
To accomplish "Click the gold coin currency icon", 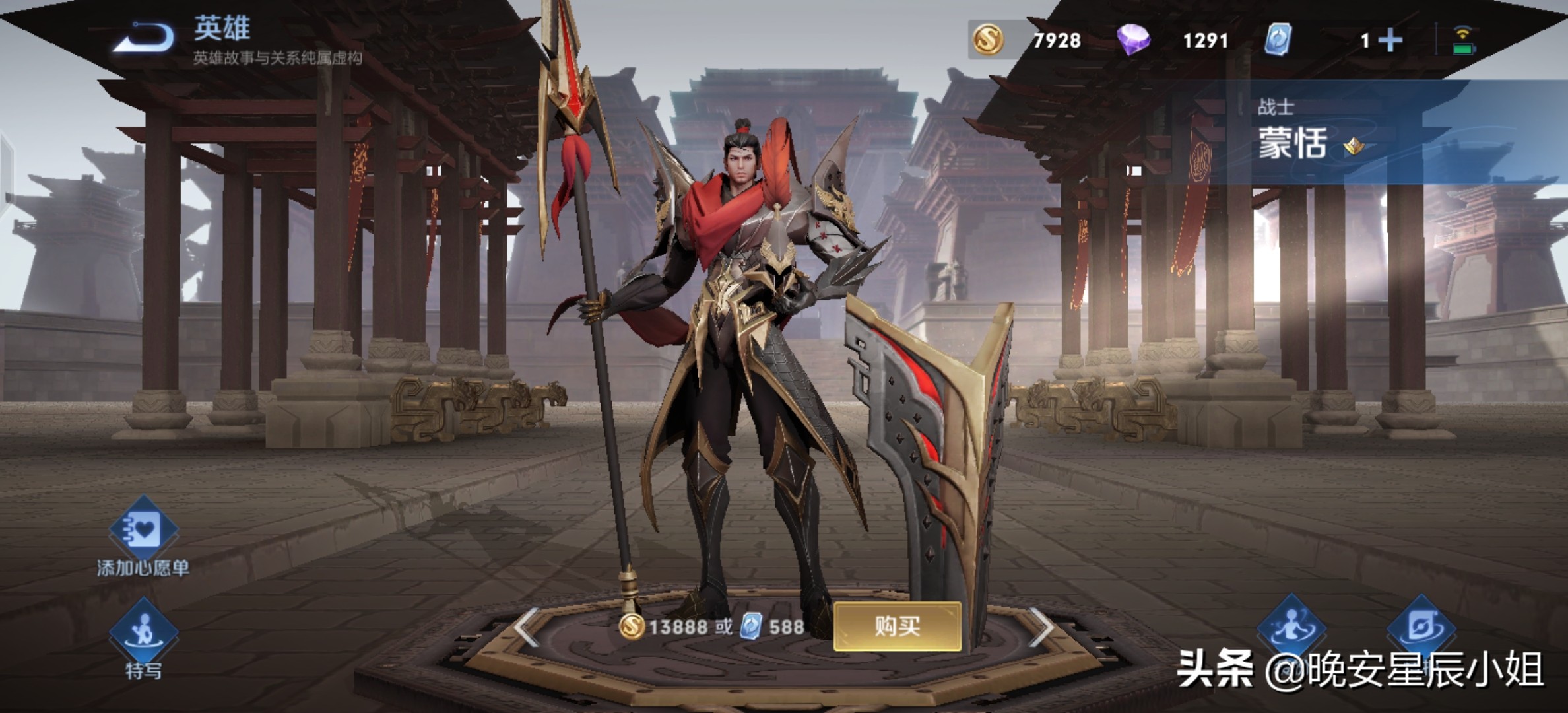I will coord(988,40).
